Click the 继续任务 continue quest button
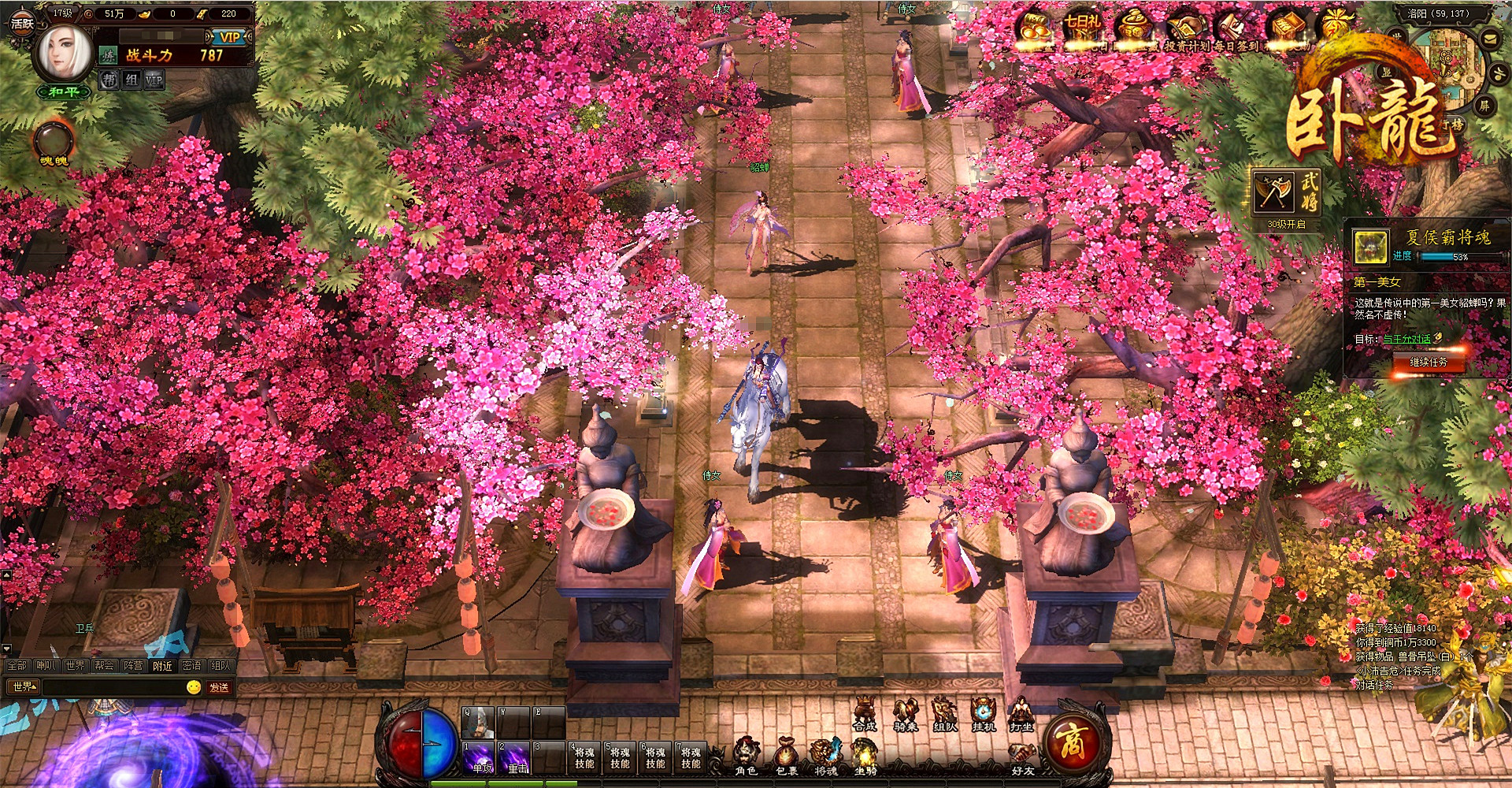 (1428, 362)
